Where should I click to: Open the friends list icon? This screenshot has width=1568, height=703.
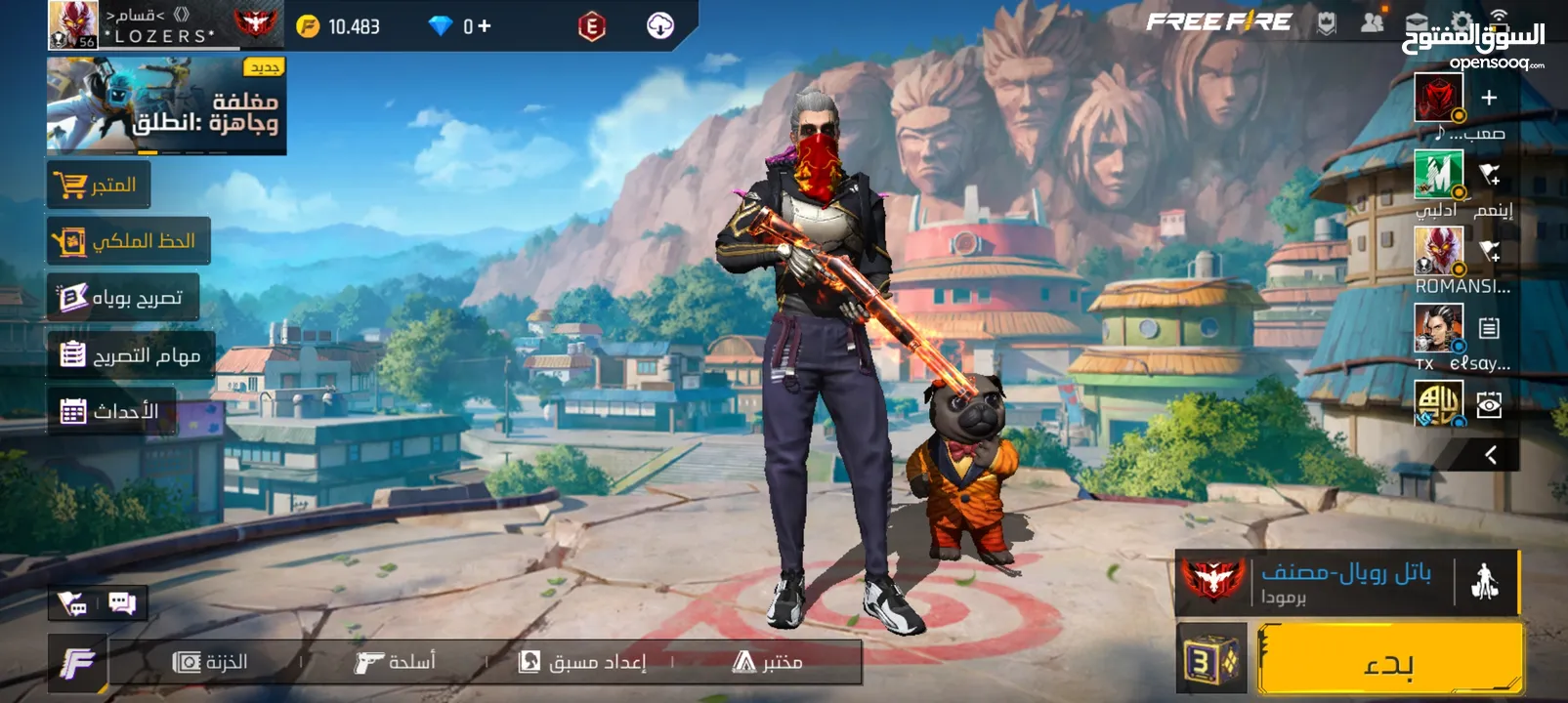(1373, 23)
